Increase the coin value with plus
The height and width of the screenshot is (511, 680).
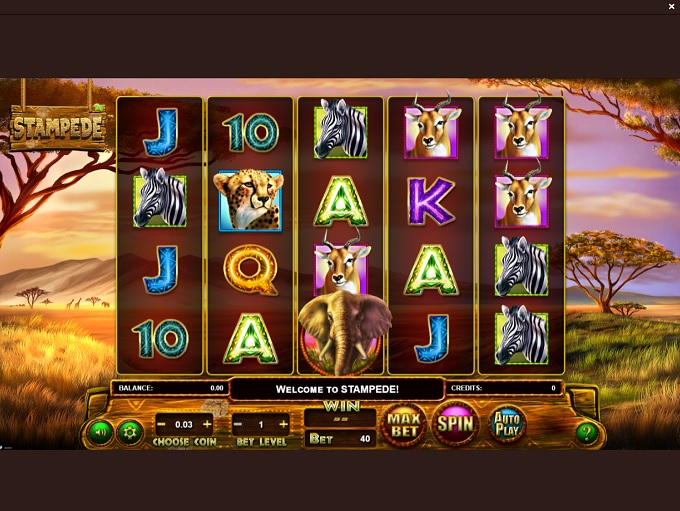[207, 425]
